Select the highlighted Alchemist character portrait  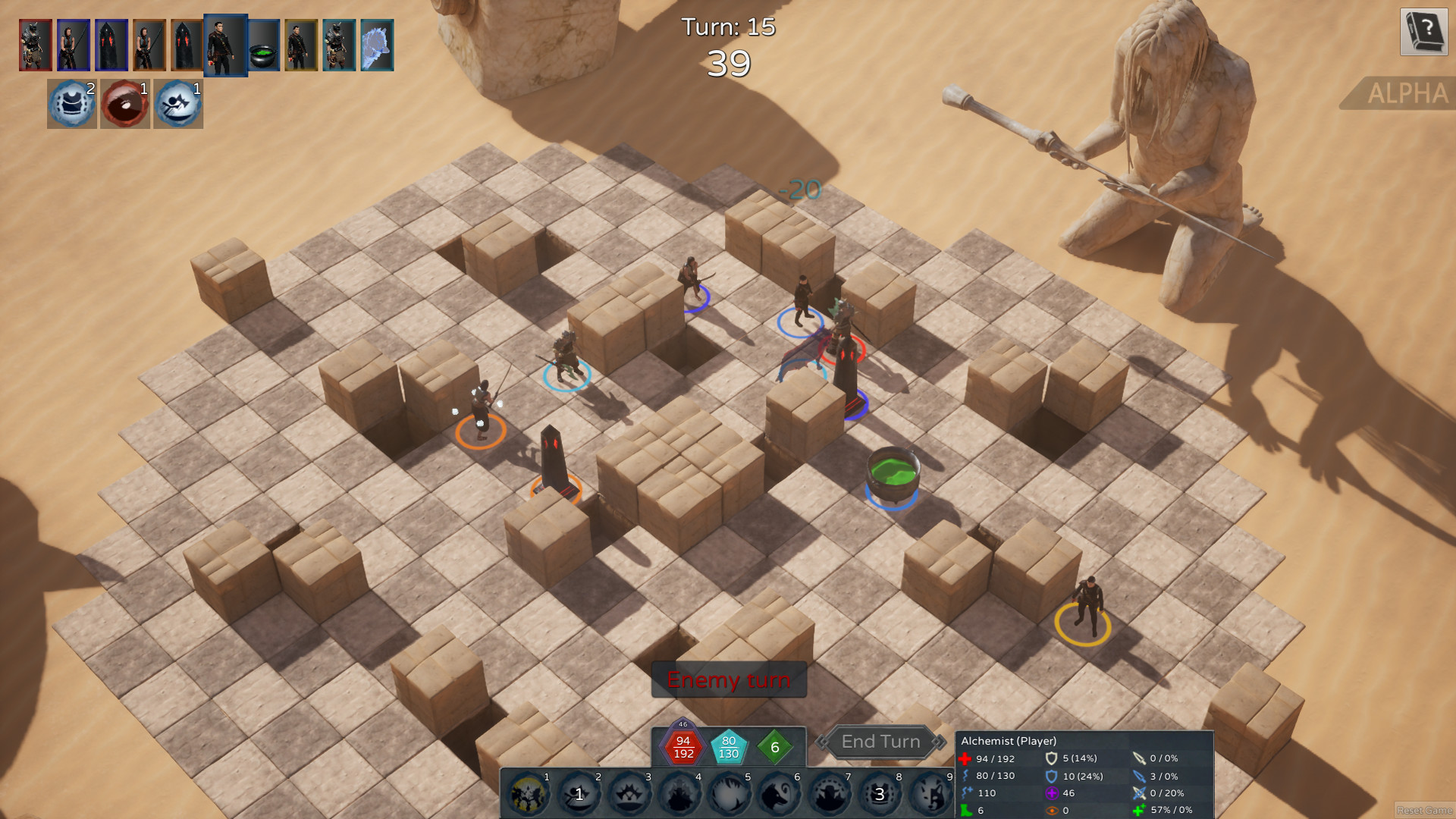click(224, 44)
